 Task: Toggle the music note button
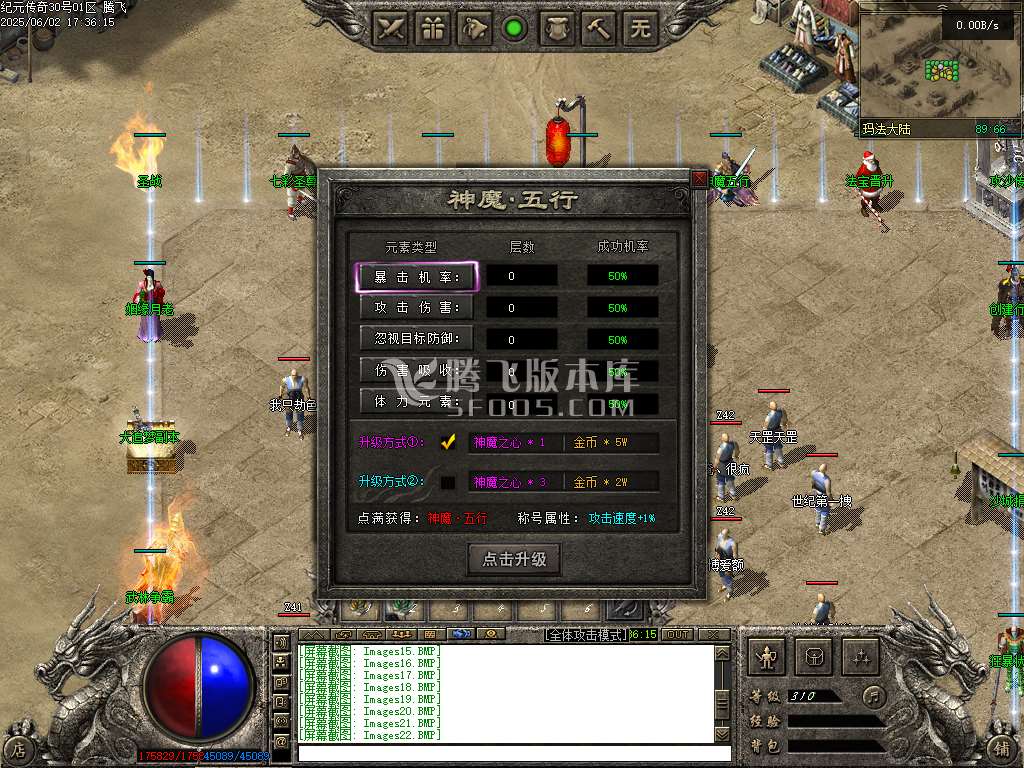pyautogui.click(x=875, y=695)
